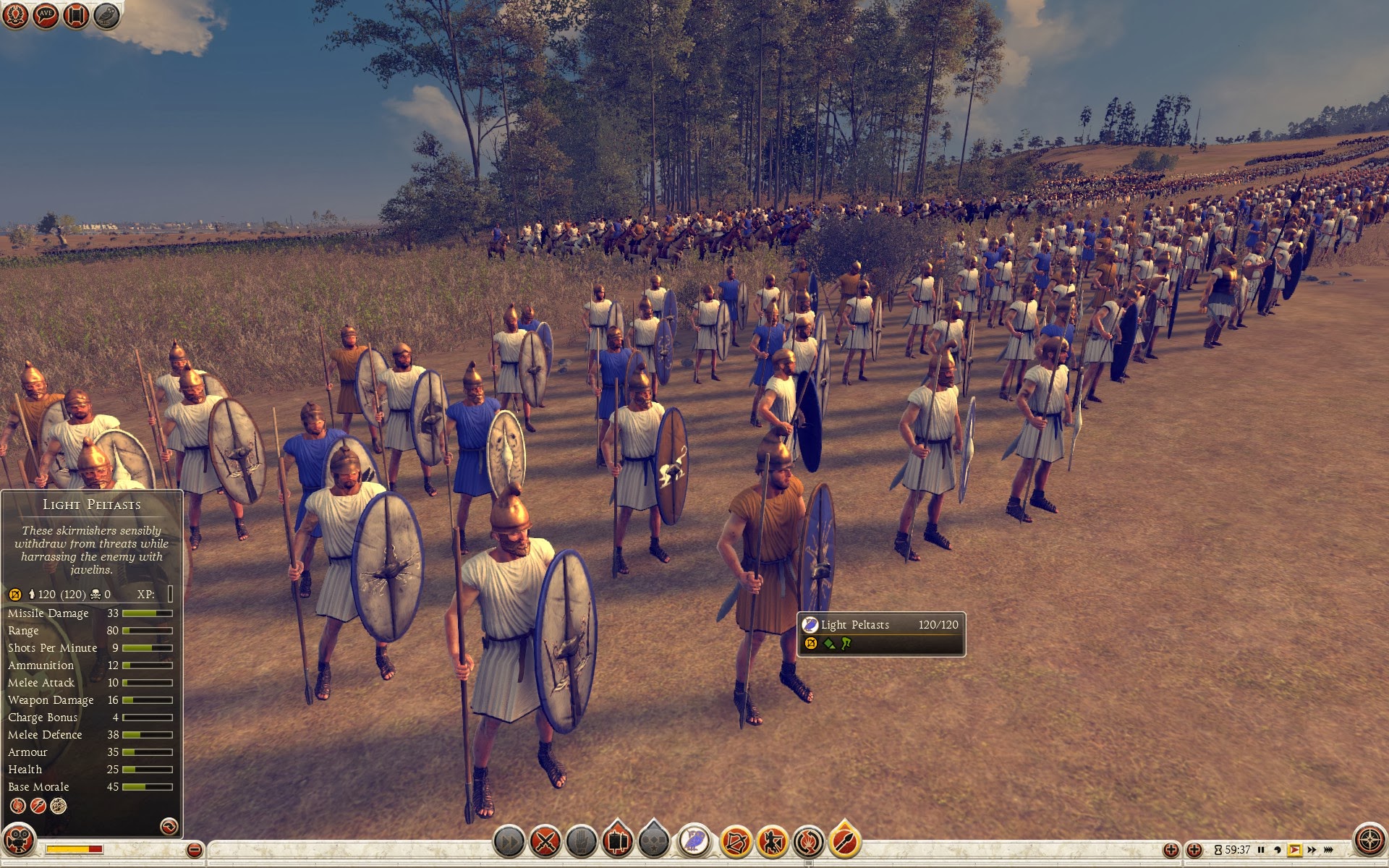Select the purple owl faction emblem
This screenshot has width=1389, height=868.
point(694,841)
